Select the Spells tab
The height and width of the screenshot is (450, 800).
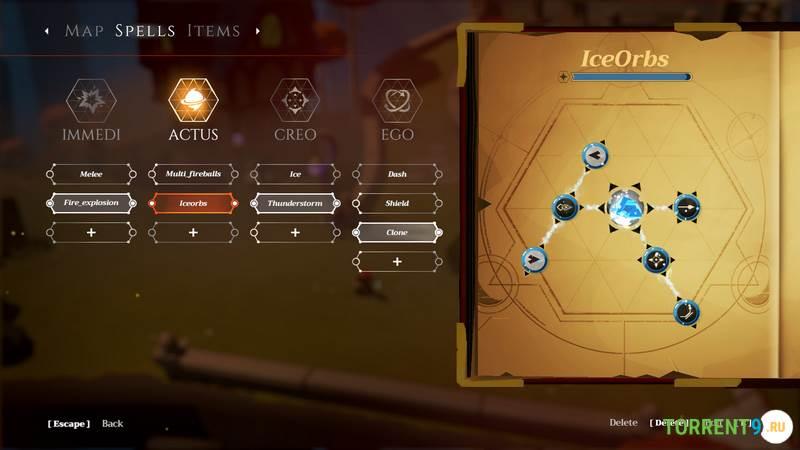click(145, 31)
